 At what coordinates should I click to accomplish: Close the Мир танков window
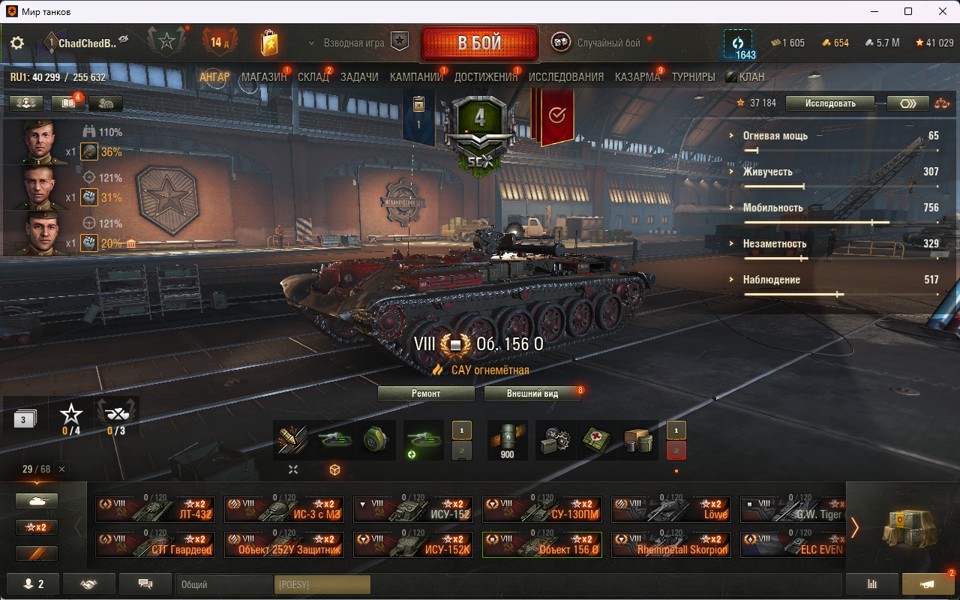pos(936,11)
